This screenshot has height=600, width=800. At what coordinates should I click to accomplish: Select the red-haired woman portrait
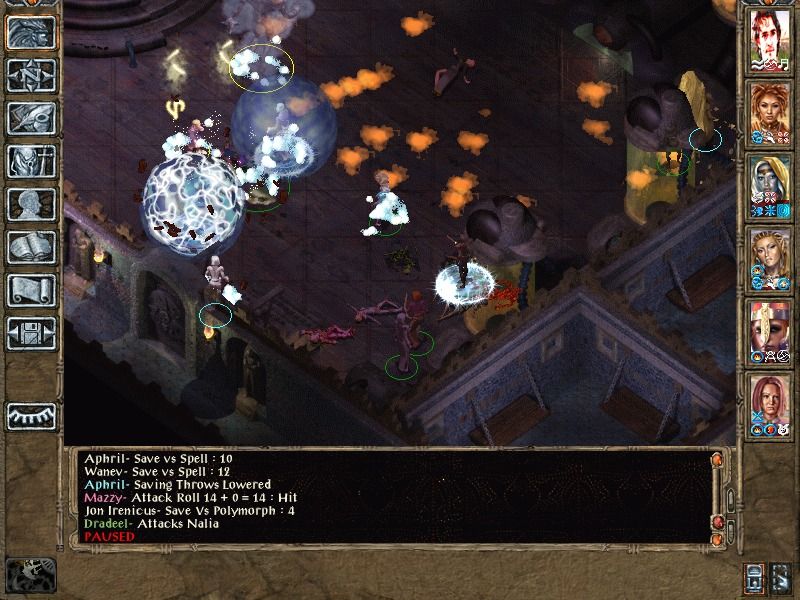coord(768,402)
